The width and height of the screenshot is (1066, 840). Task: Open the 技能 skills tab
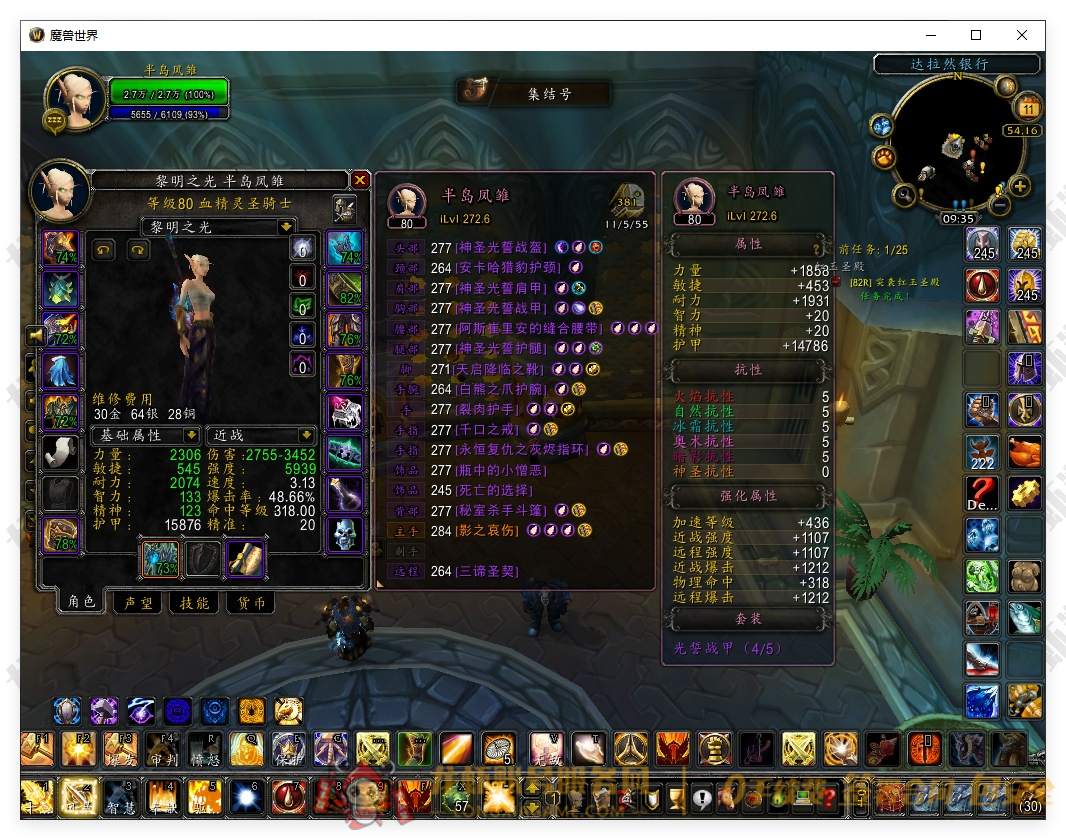coord(194,602)
